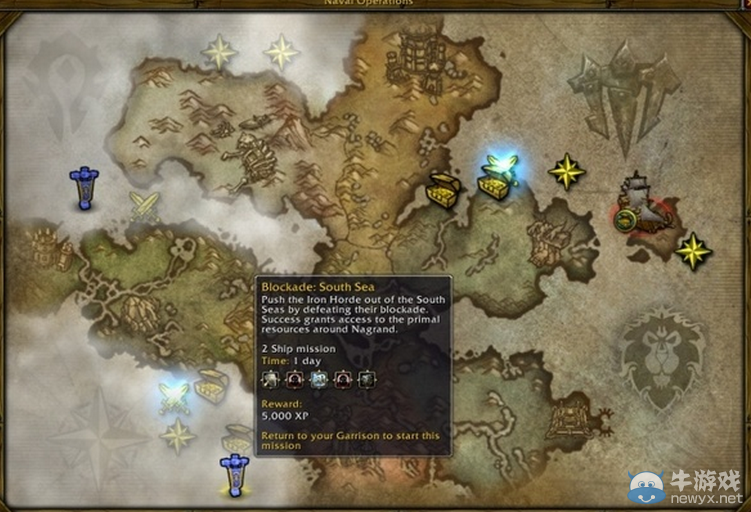Screen dimensions: 751x512
Task: Choose the blue lantern marker with yellow glow
Action: [234, 473]
